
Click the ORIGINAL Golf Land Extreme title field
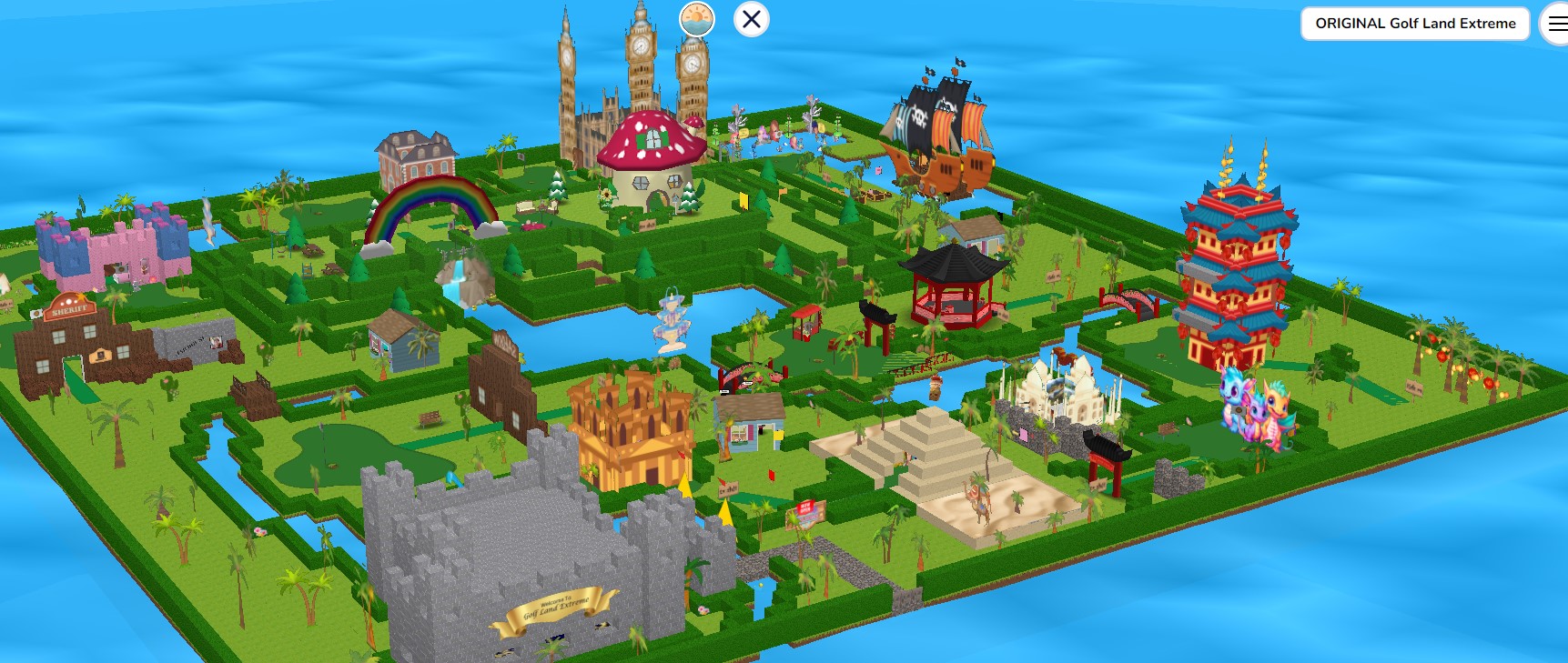1415,23
